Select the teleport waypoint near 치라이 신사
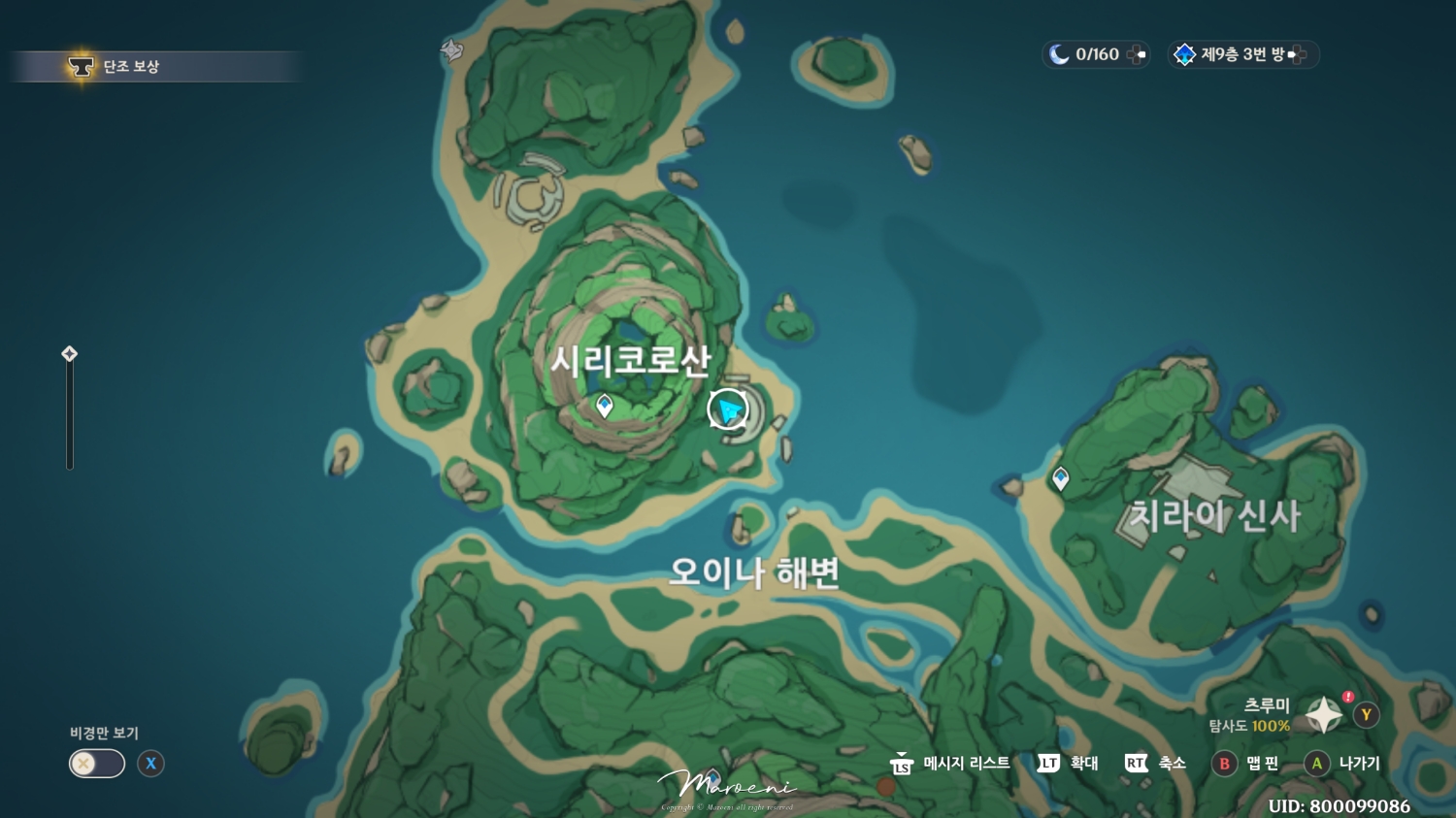The image size is (1456, 818). (1060, 477)
